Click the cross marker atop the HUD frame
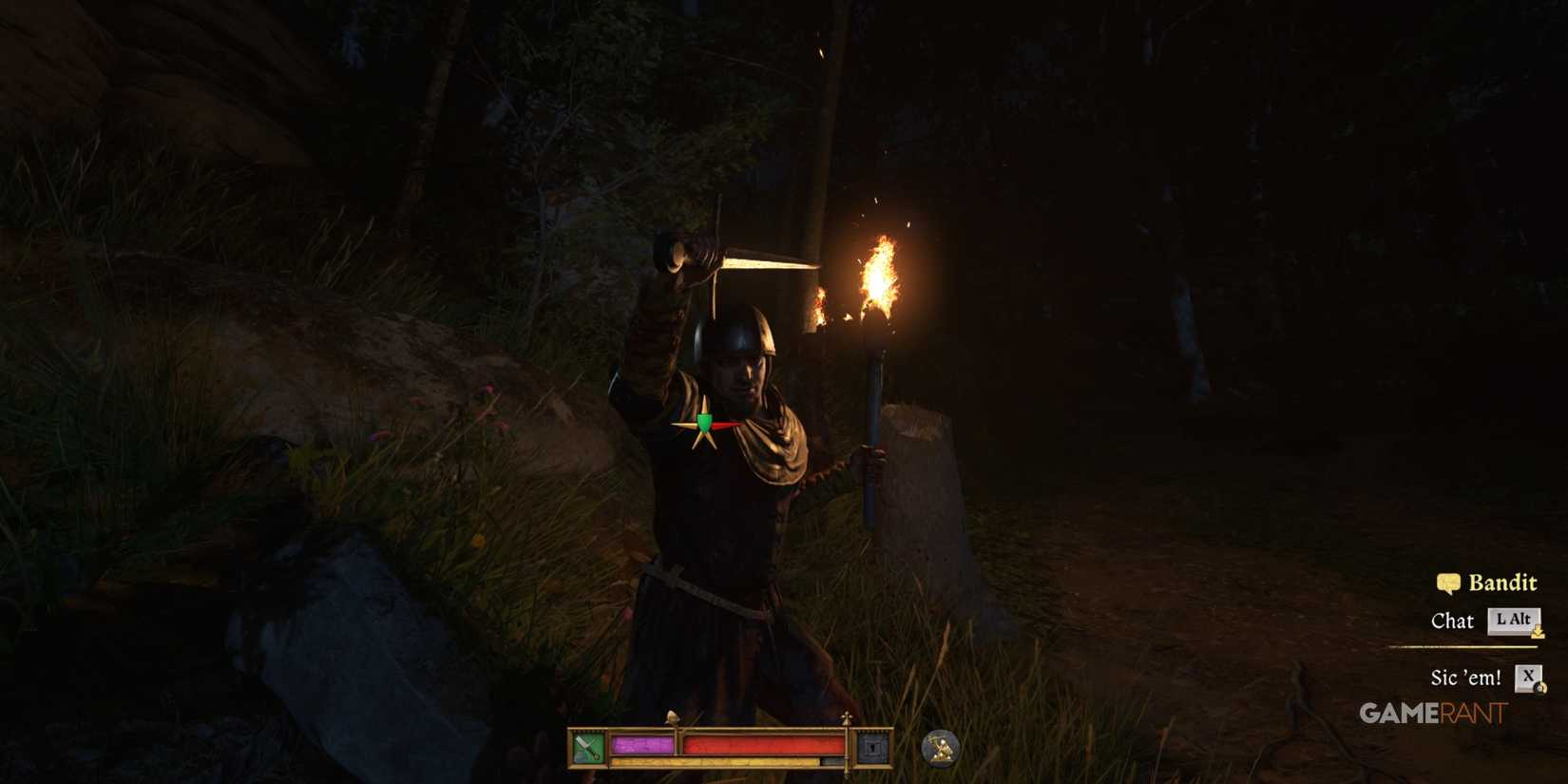Screen dimensions: 1568x784 [x=847, y=716]
